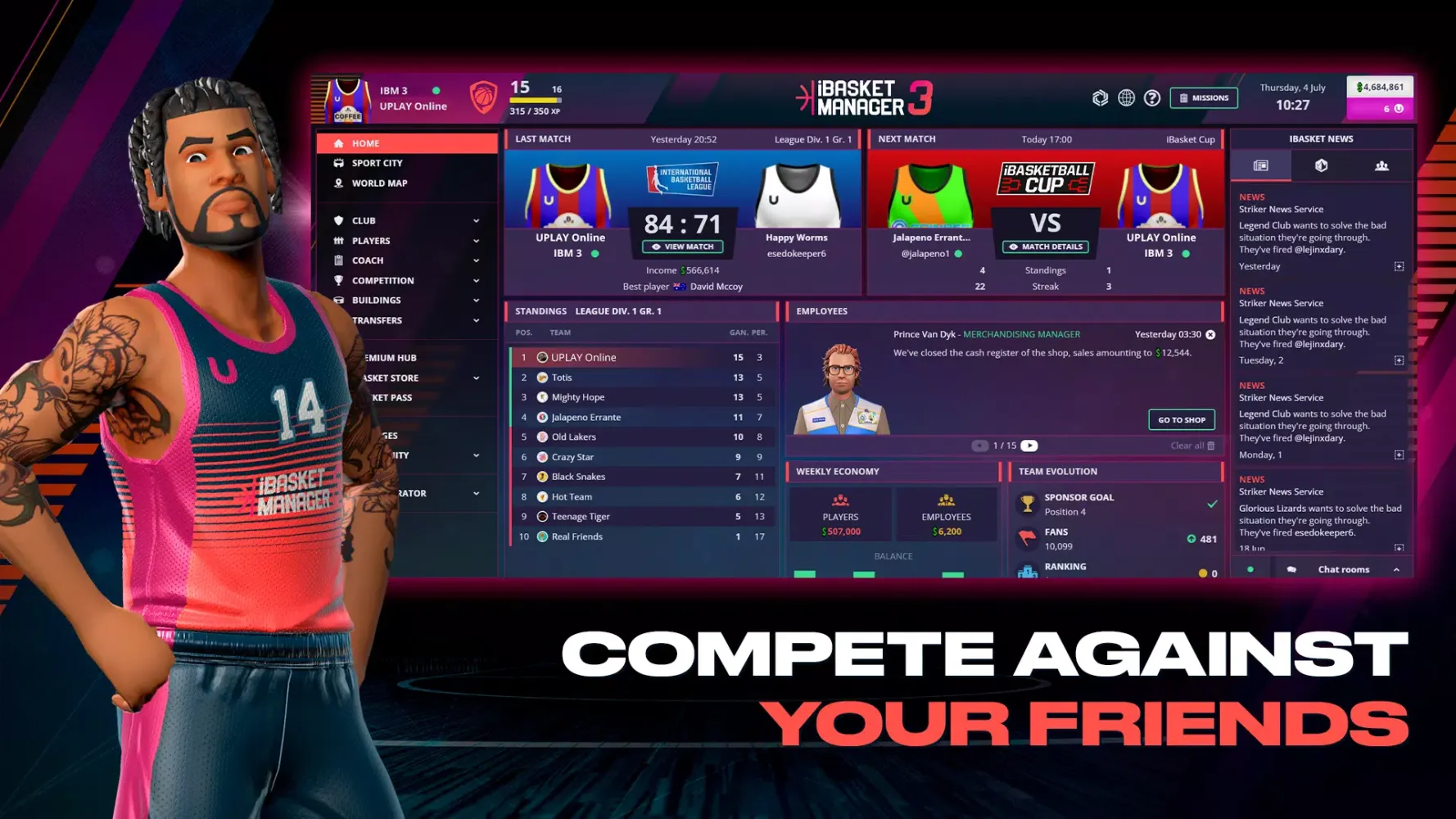Open the help question mark icon
The image size is (1456, 819).
coord(1153,97)
